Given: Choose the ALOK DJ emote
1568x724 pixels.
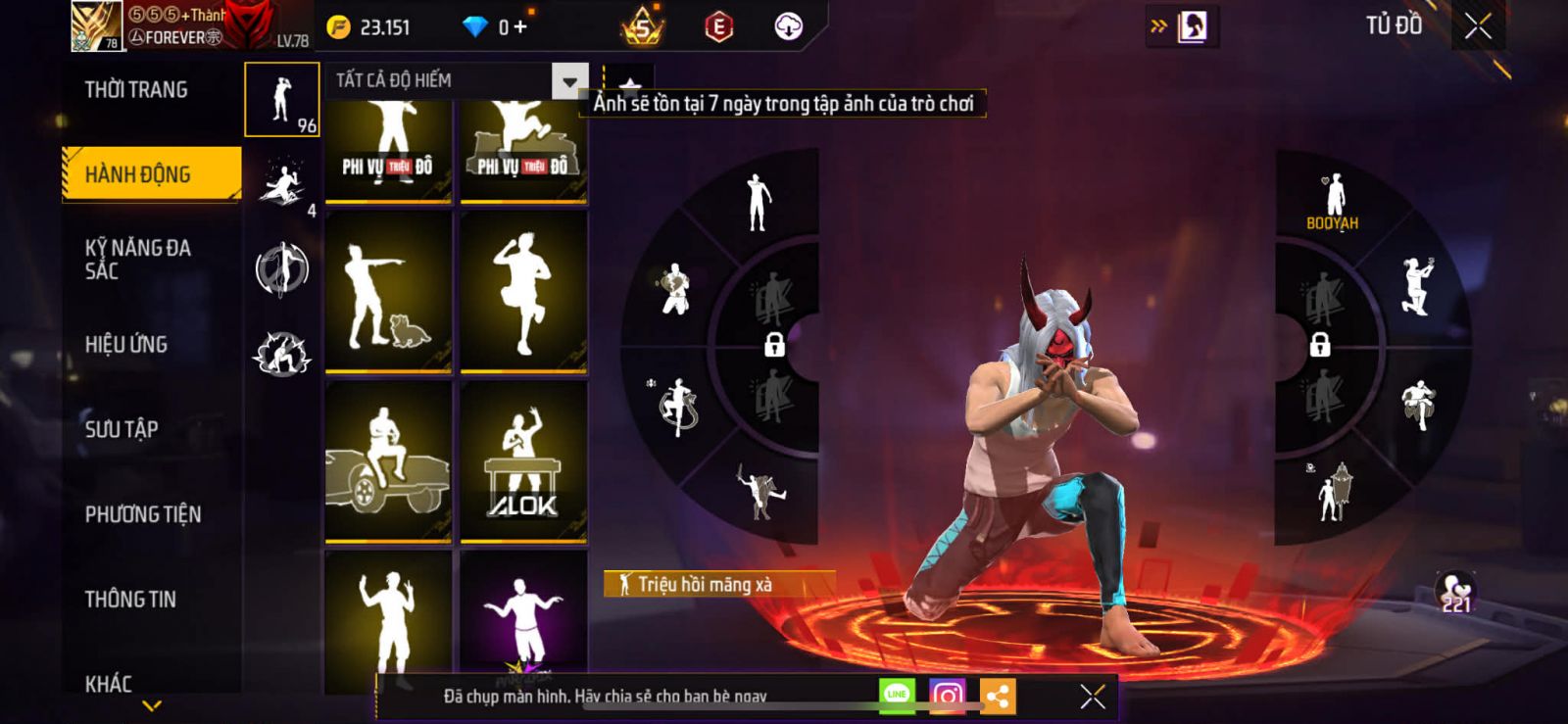Looking at the screenshot, I should pyautogui.click(x=523, y=461).
